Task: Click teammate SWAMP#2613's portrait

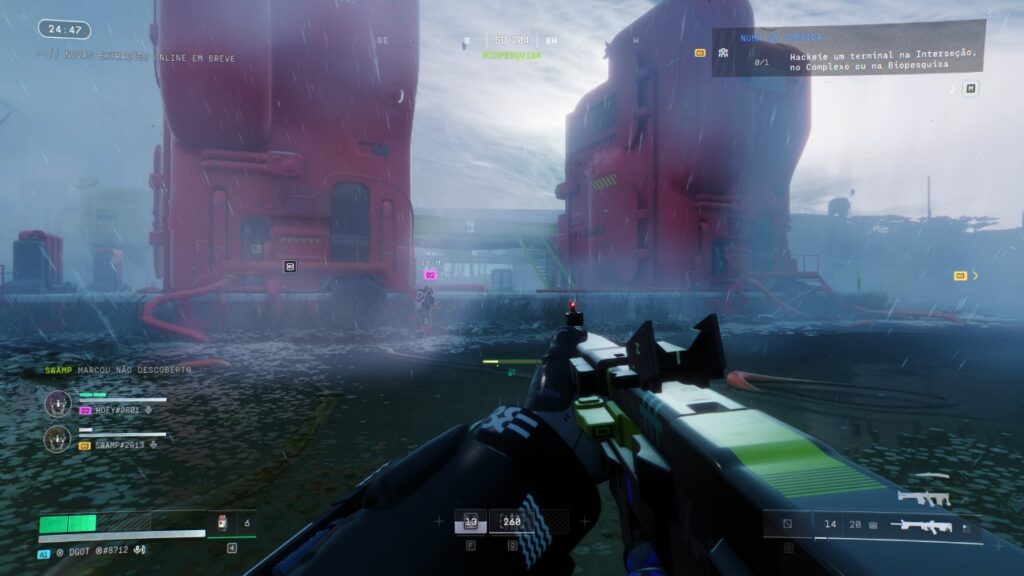Action: 58,438
